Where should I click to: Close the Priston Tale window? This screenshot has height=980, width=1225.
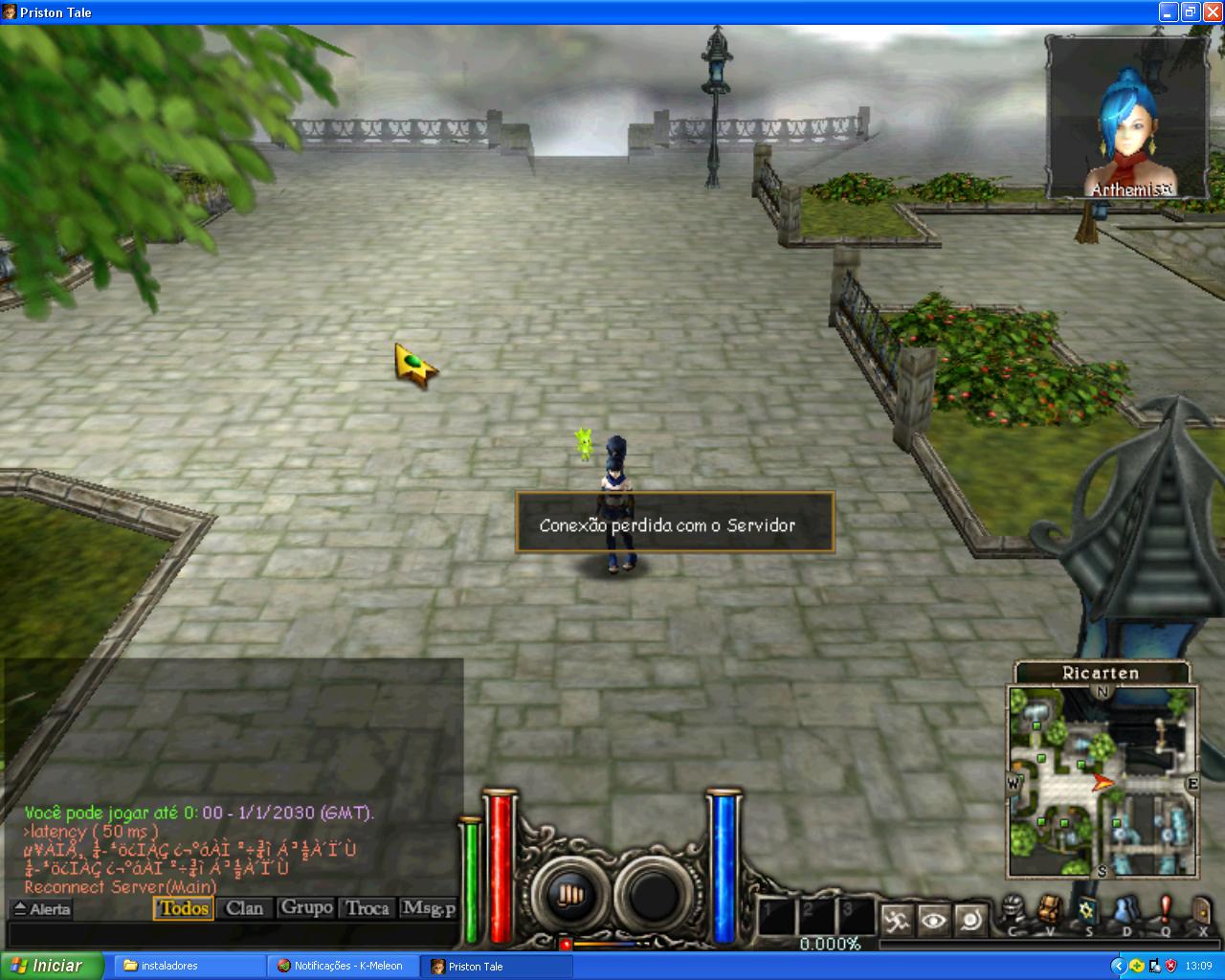(1212, 12)
